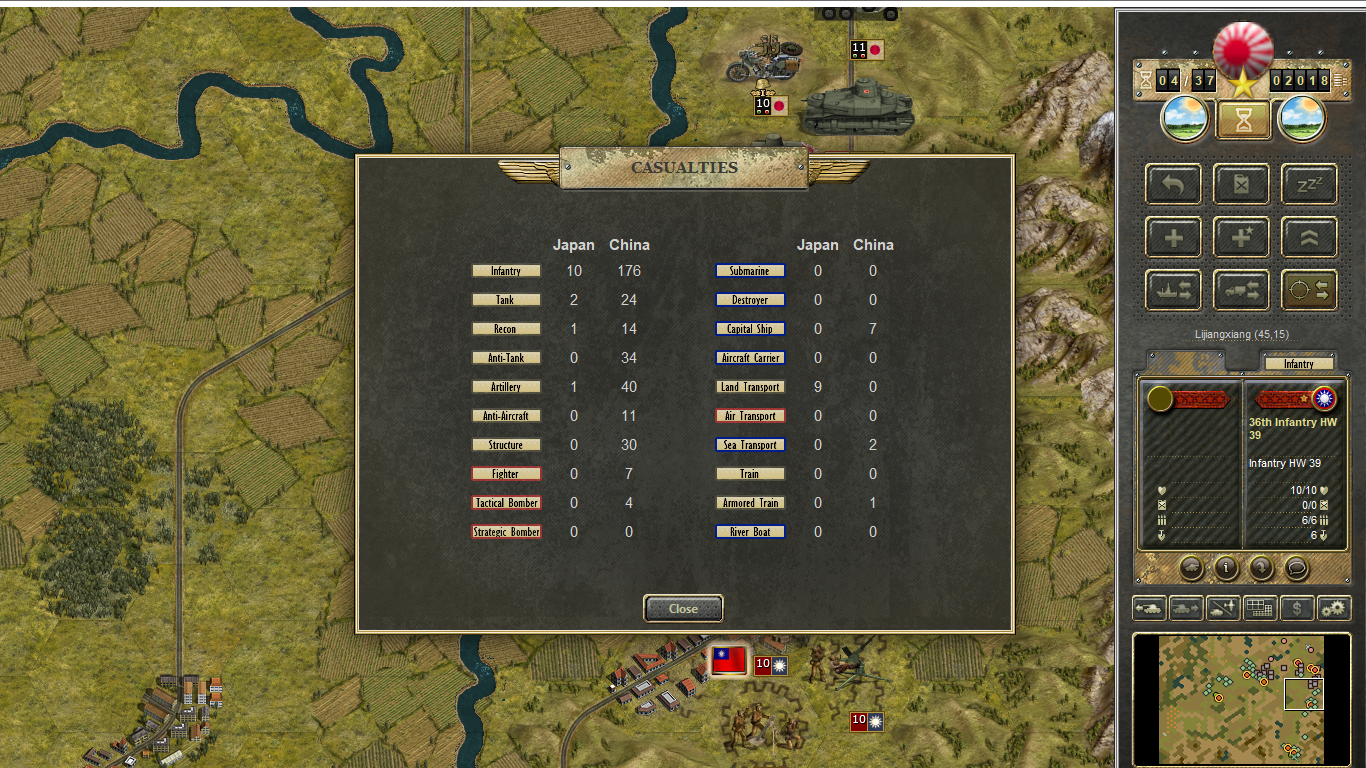Image resolution: width=1366 pixels, height=768 pixels.
Task: Click the fuel canister supply button
Action: coord(1241,185)
